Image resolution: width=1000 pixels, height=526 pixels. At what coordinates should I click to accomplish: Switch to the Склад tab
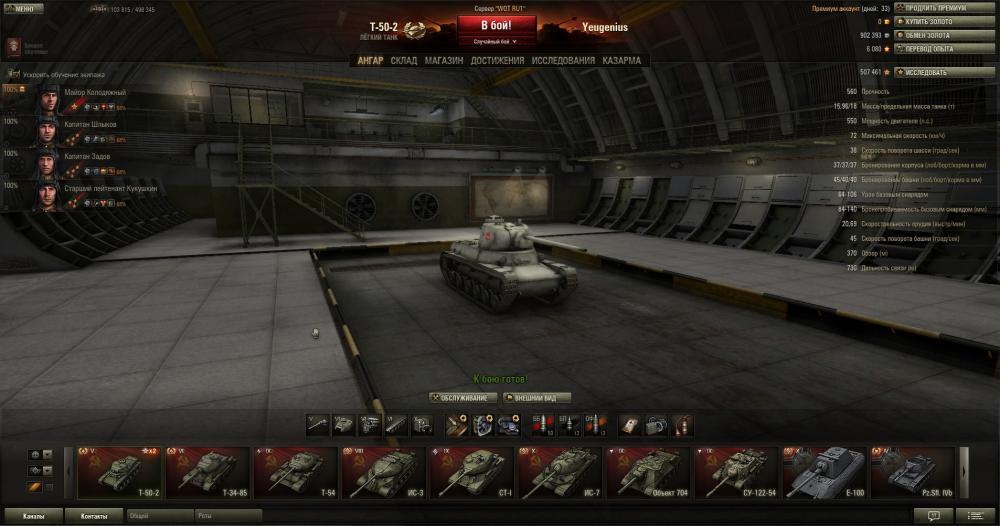(404, 60)
